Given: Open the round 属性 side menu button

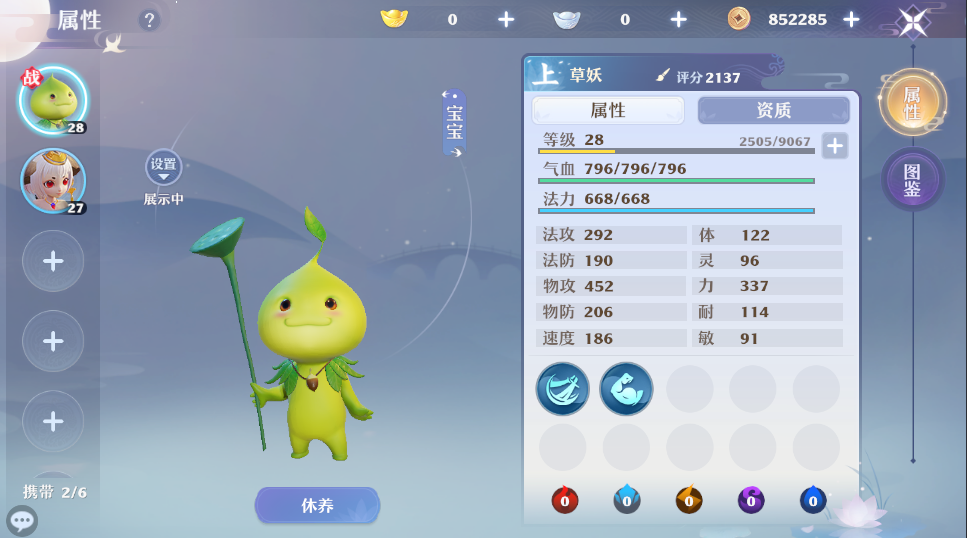Looking at the screenshot, I should (912, 103).
